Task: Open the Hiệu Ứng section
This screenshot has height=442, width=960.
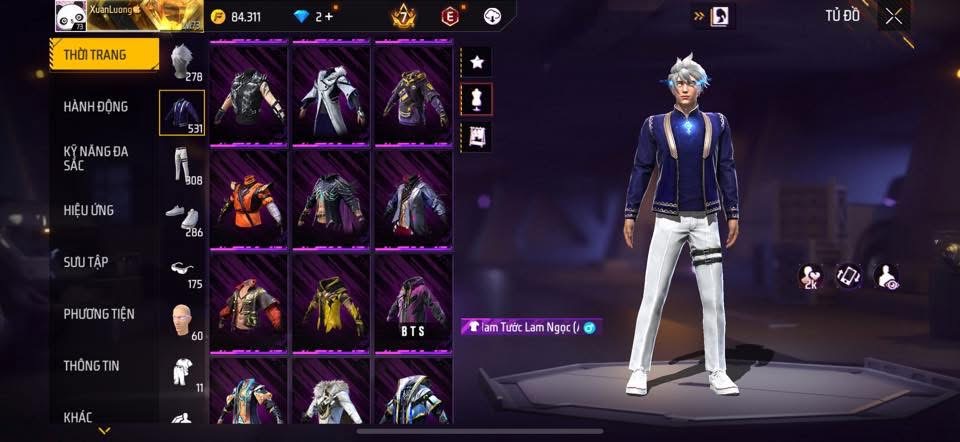Action: [x=89, y=210]
